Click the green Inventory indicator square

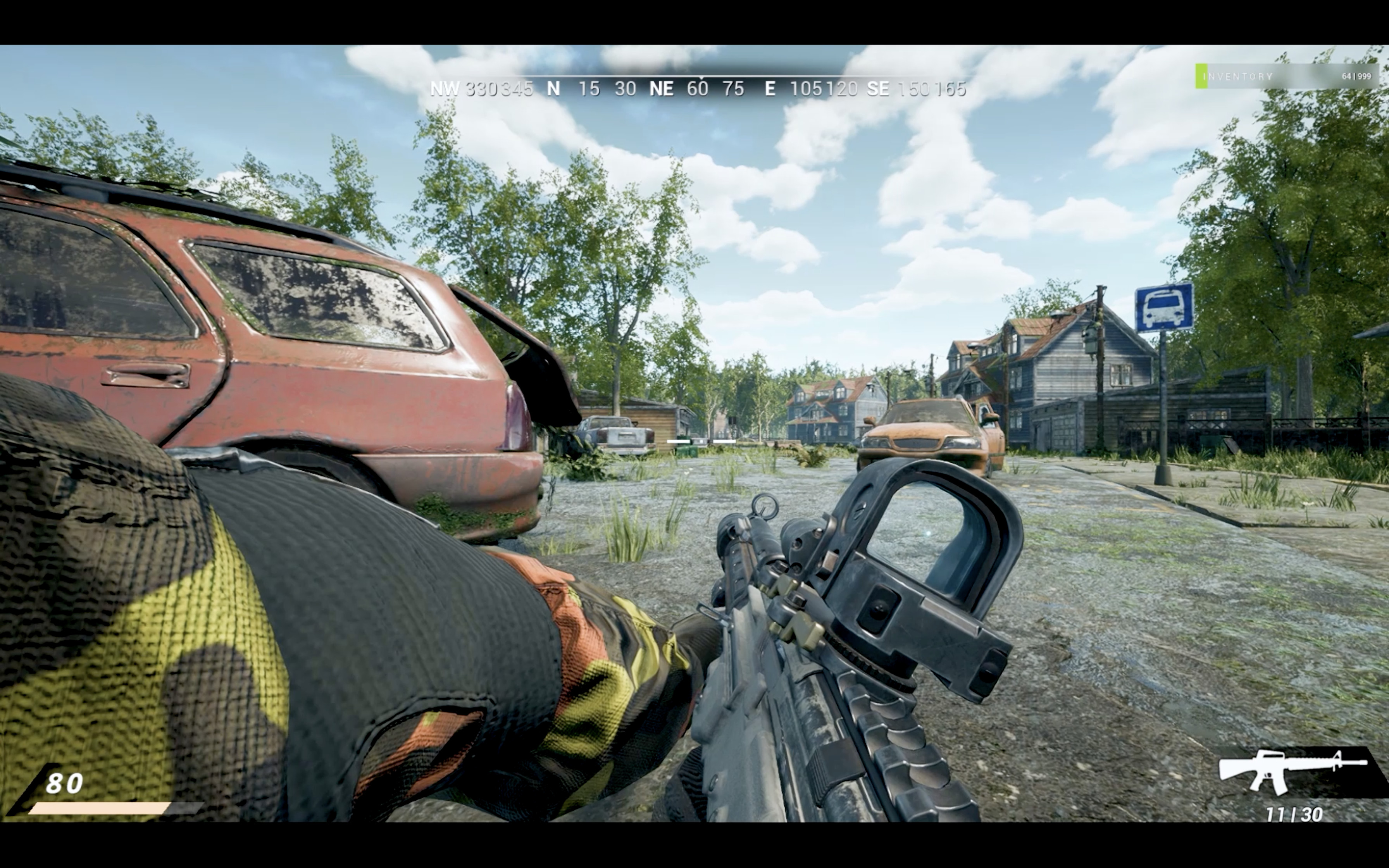point(1201,75)
